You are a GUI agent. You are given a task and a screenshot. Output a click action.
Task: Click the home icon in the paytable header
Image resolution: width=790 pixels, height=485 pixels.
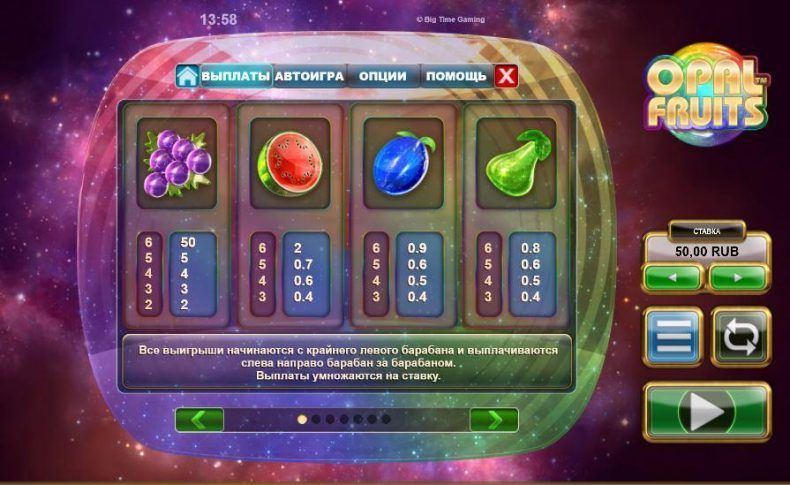point(186,76)
